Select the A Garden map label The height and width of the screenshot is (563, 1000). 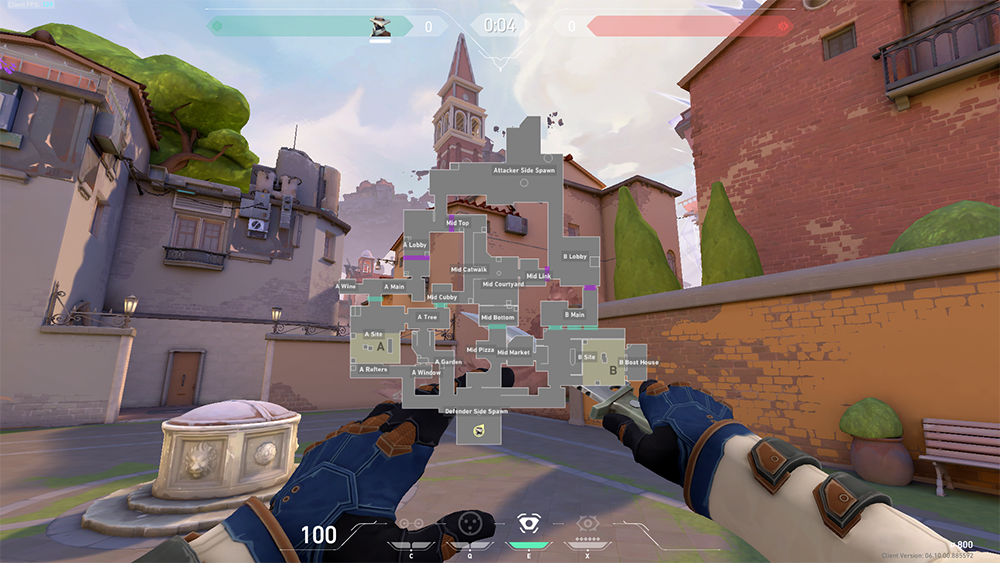click(448, 362)
